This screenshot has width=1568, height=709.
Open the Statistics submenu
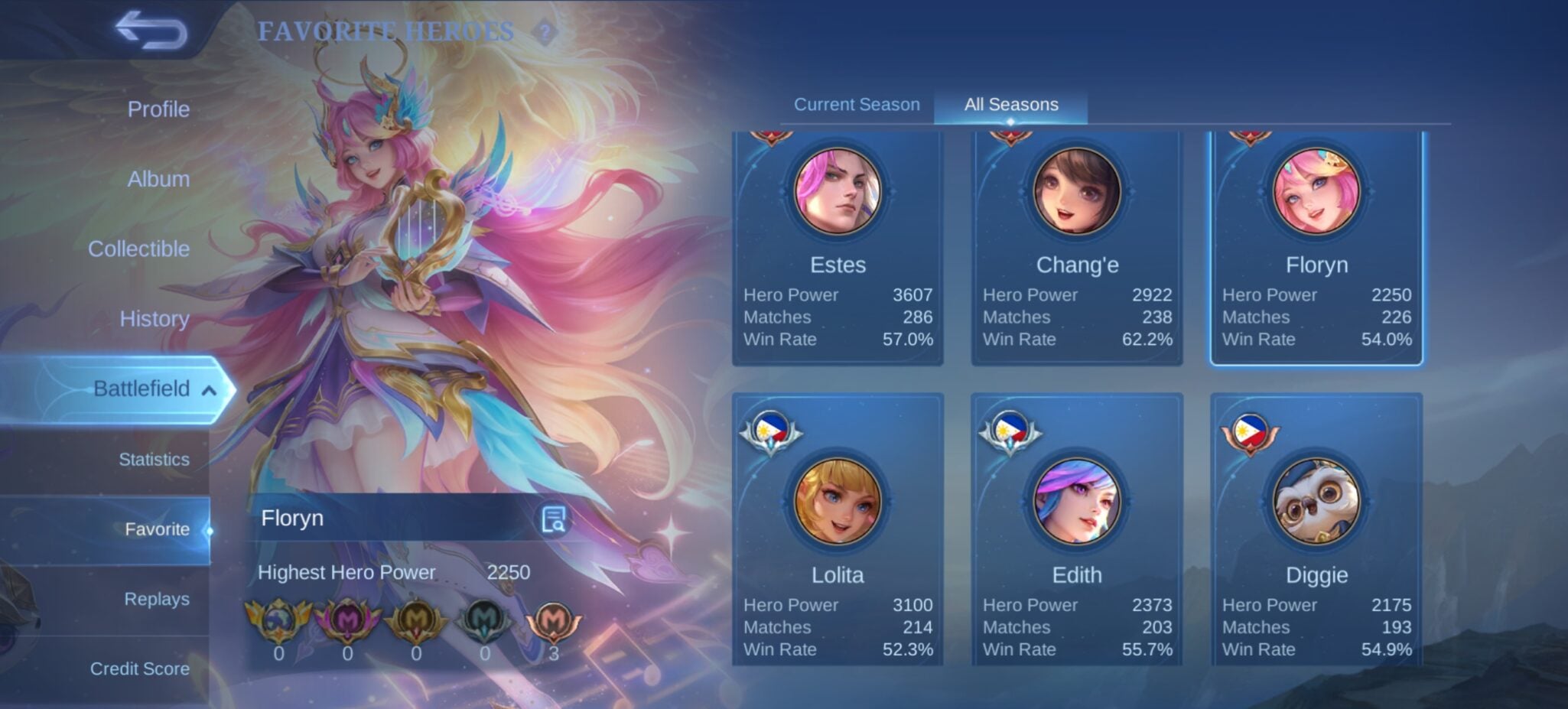tap(154, 459)
